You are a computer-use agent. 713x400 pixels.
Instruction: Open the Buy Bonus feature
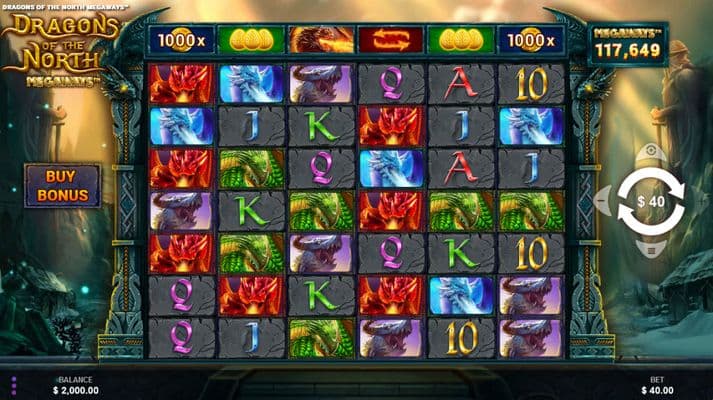63,185
